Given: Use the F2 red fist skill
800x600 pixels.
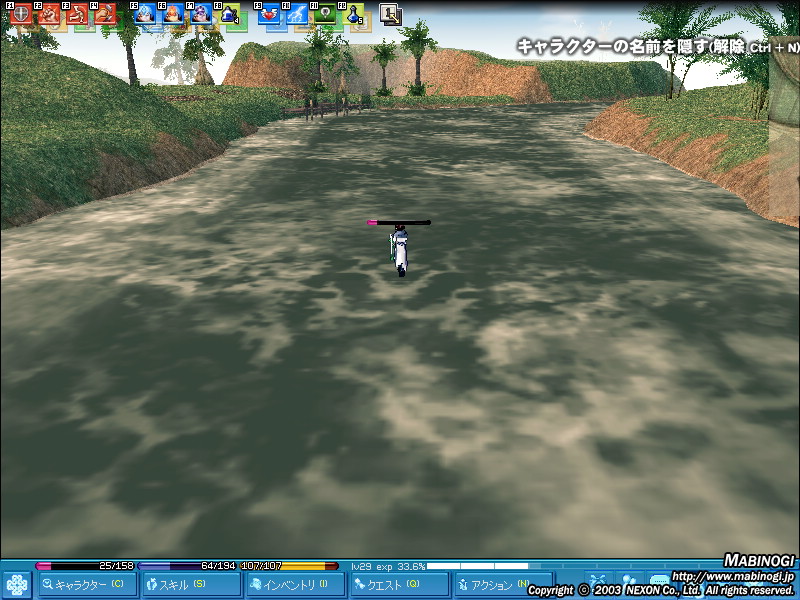Looking at the screenshot, I should (x=50, y=14).
